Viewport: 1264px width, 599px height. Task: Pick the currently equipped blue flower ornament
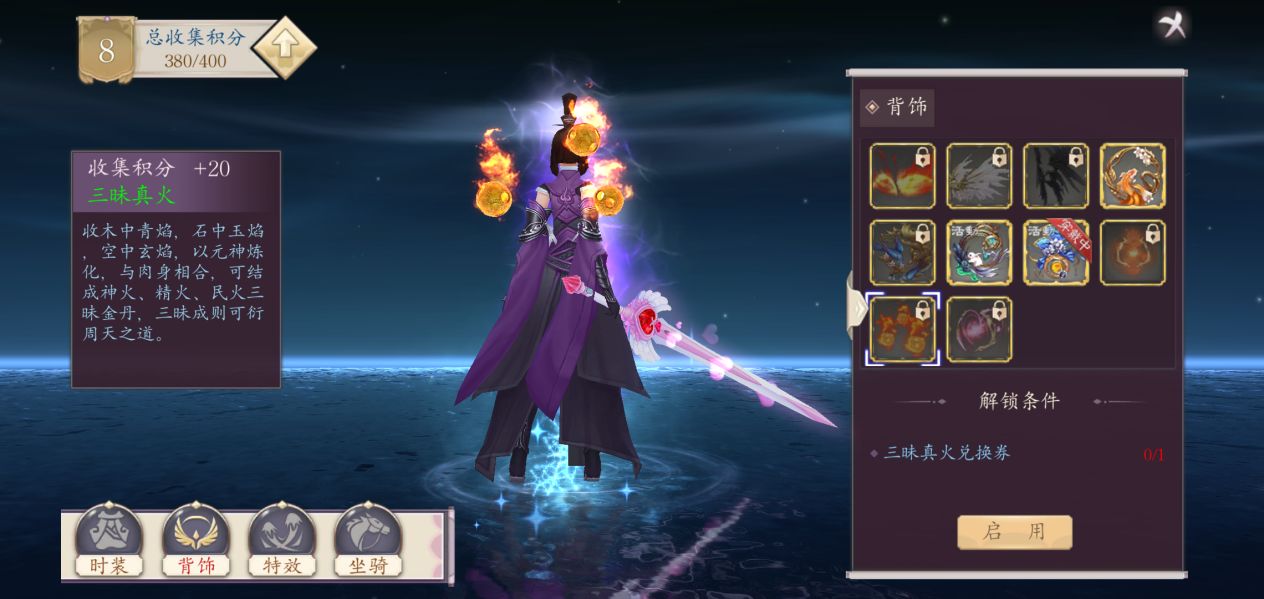(x=1056, y=253)
